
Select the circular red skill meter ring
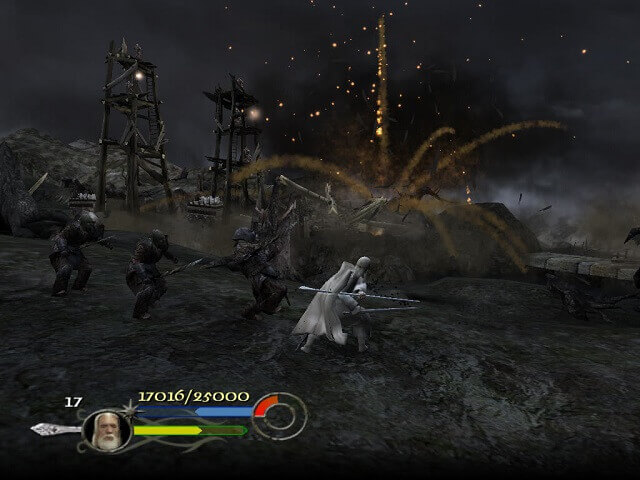tap(279, 415)
